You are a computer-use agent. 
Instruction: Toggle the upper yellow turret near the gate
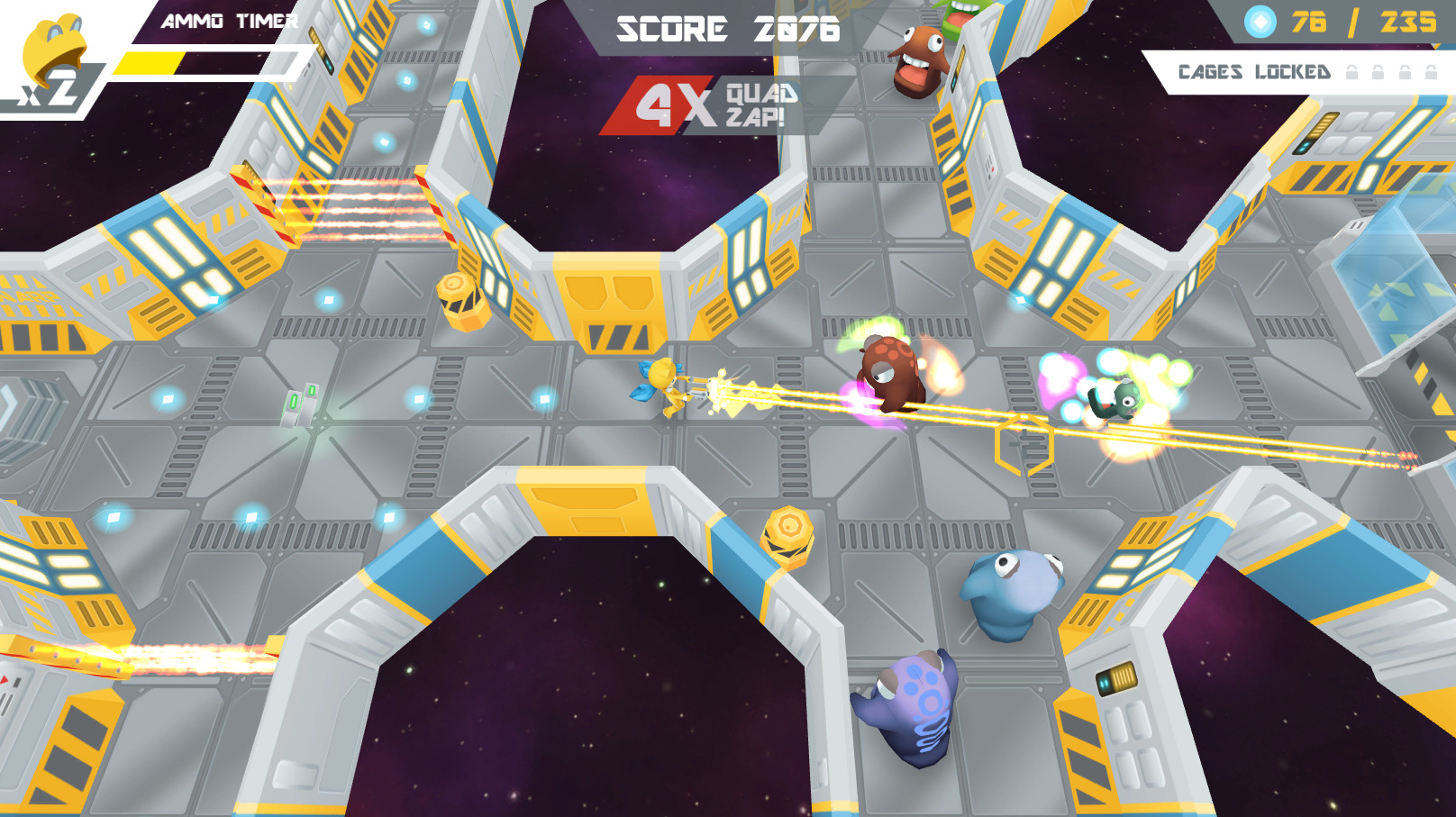[464, 302]
